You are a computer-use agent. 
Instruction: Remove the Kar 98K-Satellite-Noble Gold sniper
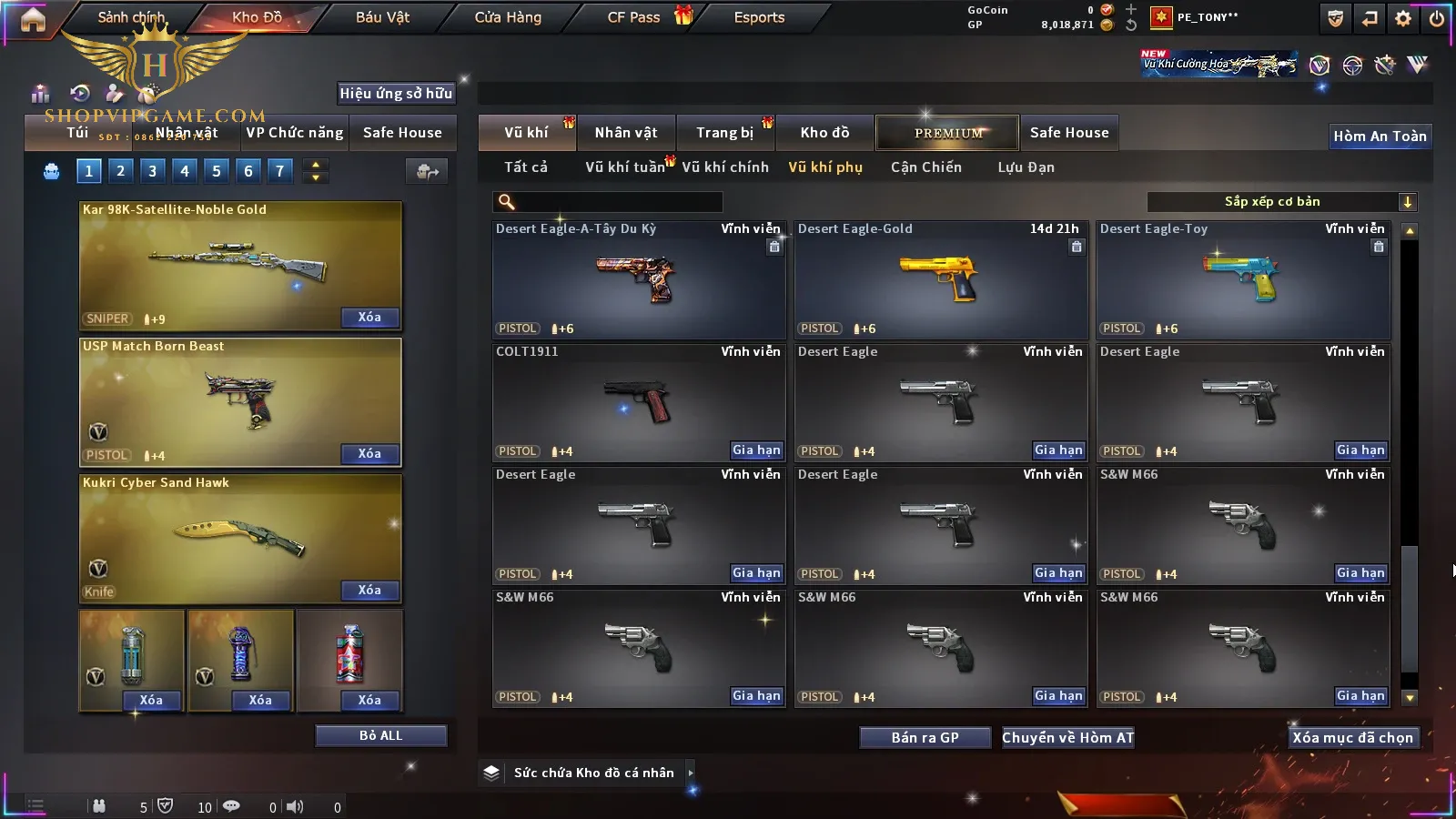click(x=369, y=318)
